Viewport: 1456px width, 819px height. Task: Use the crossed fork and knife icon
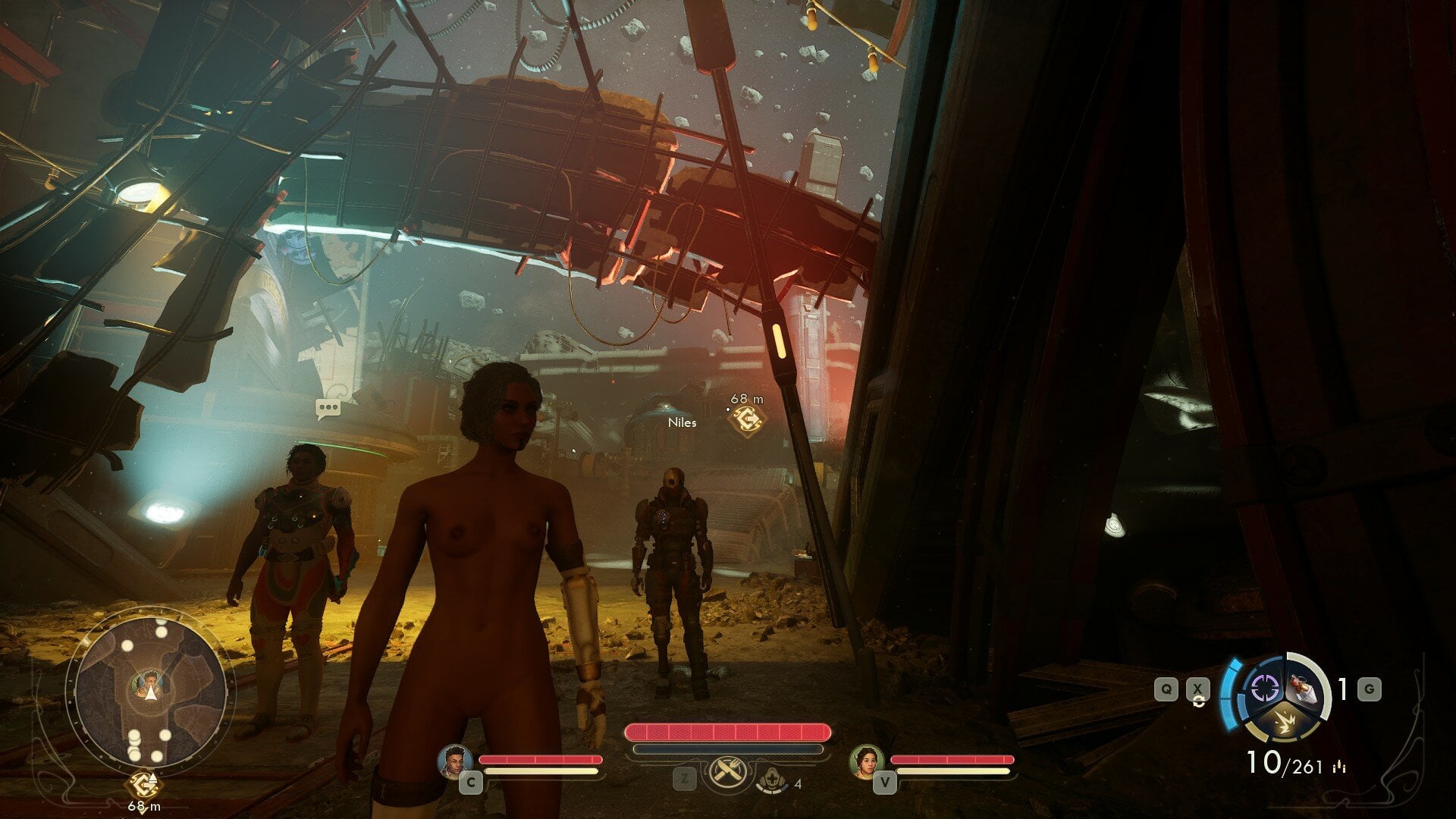(726, 773)
